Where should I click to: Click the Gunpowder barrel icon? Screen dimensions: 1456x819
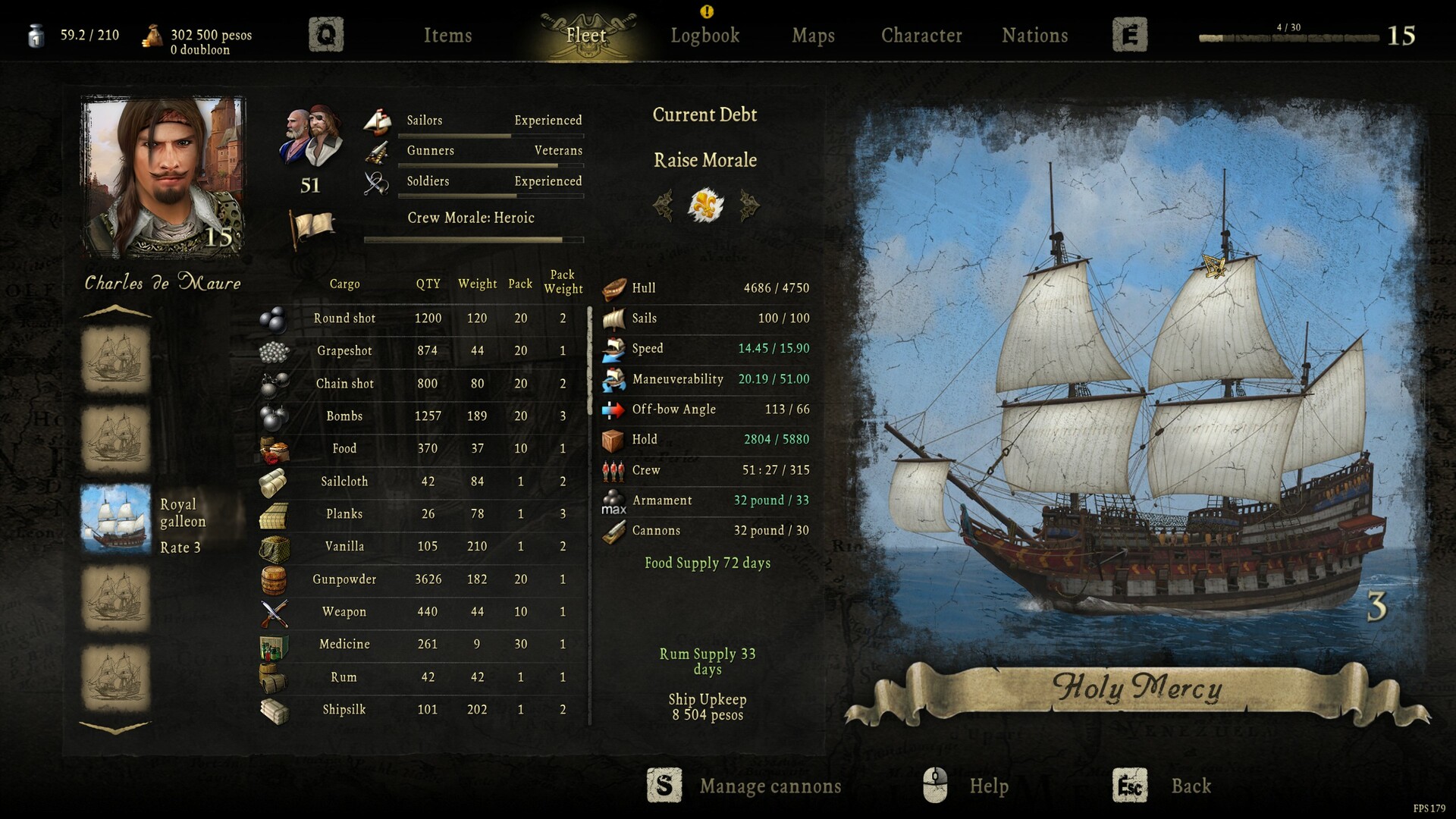(x=275, y=579)
